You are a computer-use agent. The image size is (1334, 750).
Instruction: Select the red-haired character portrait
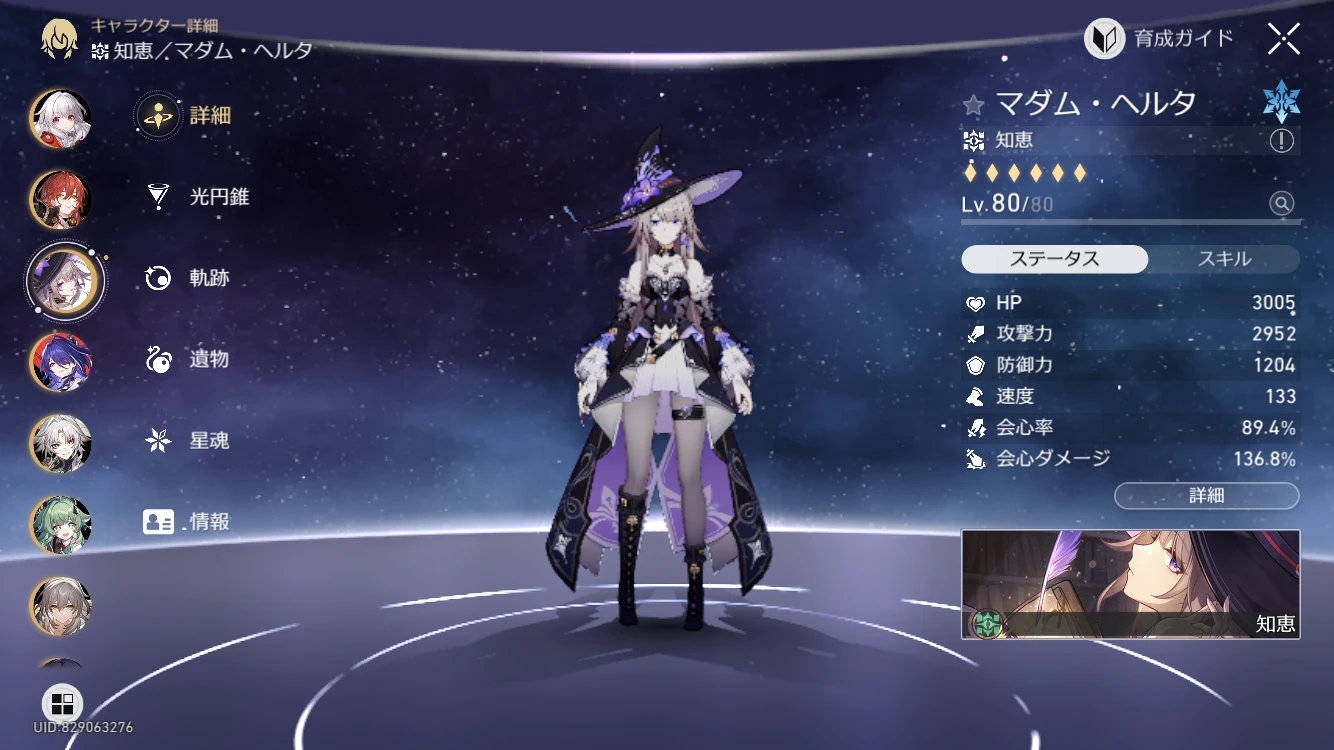pyautogui.click(x=61, y=200)
